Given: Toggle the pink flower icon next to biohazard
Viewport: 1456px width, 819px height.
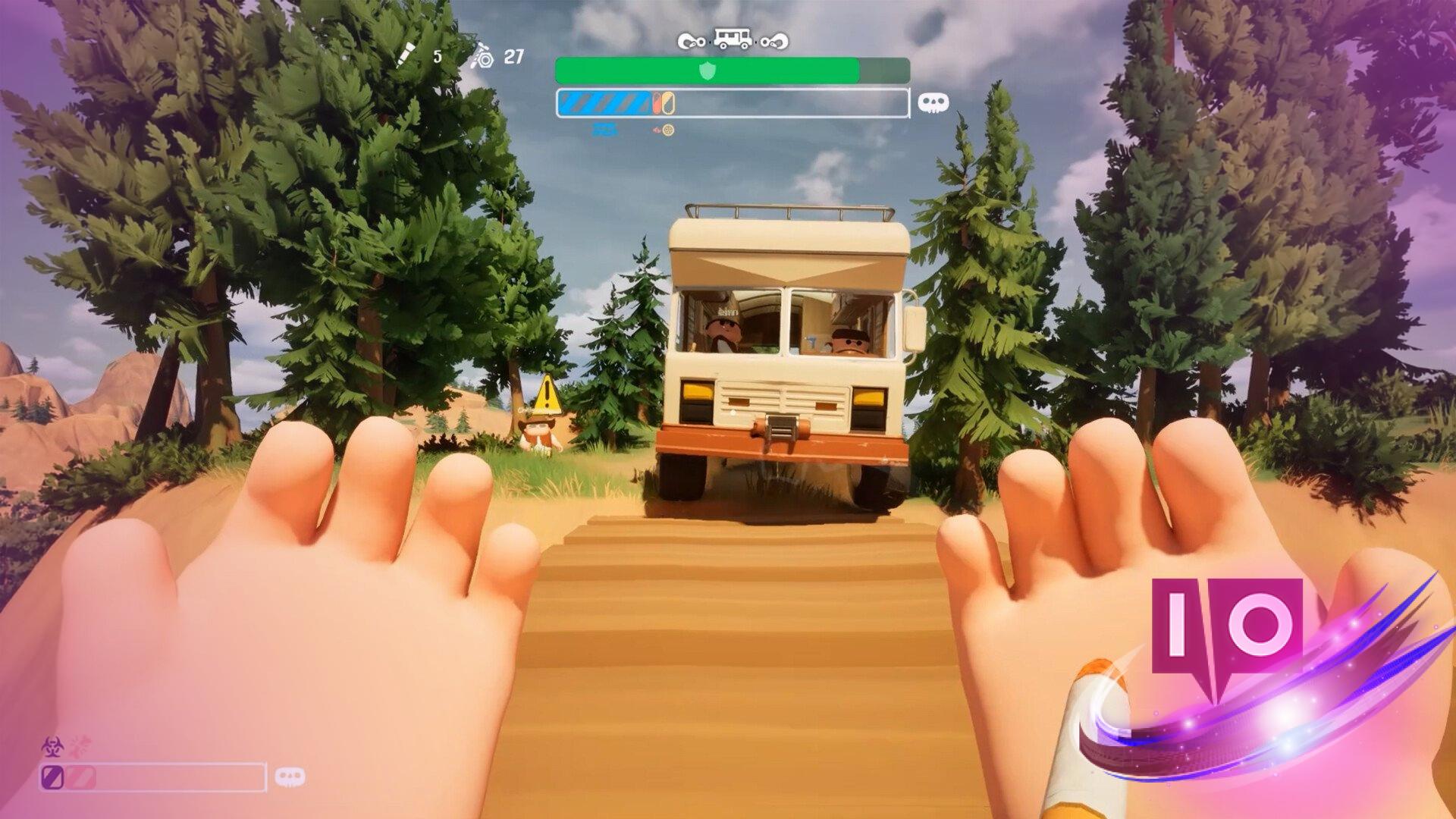Looking at the screenshot, I should [79, 746].
